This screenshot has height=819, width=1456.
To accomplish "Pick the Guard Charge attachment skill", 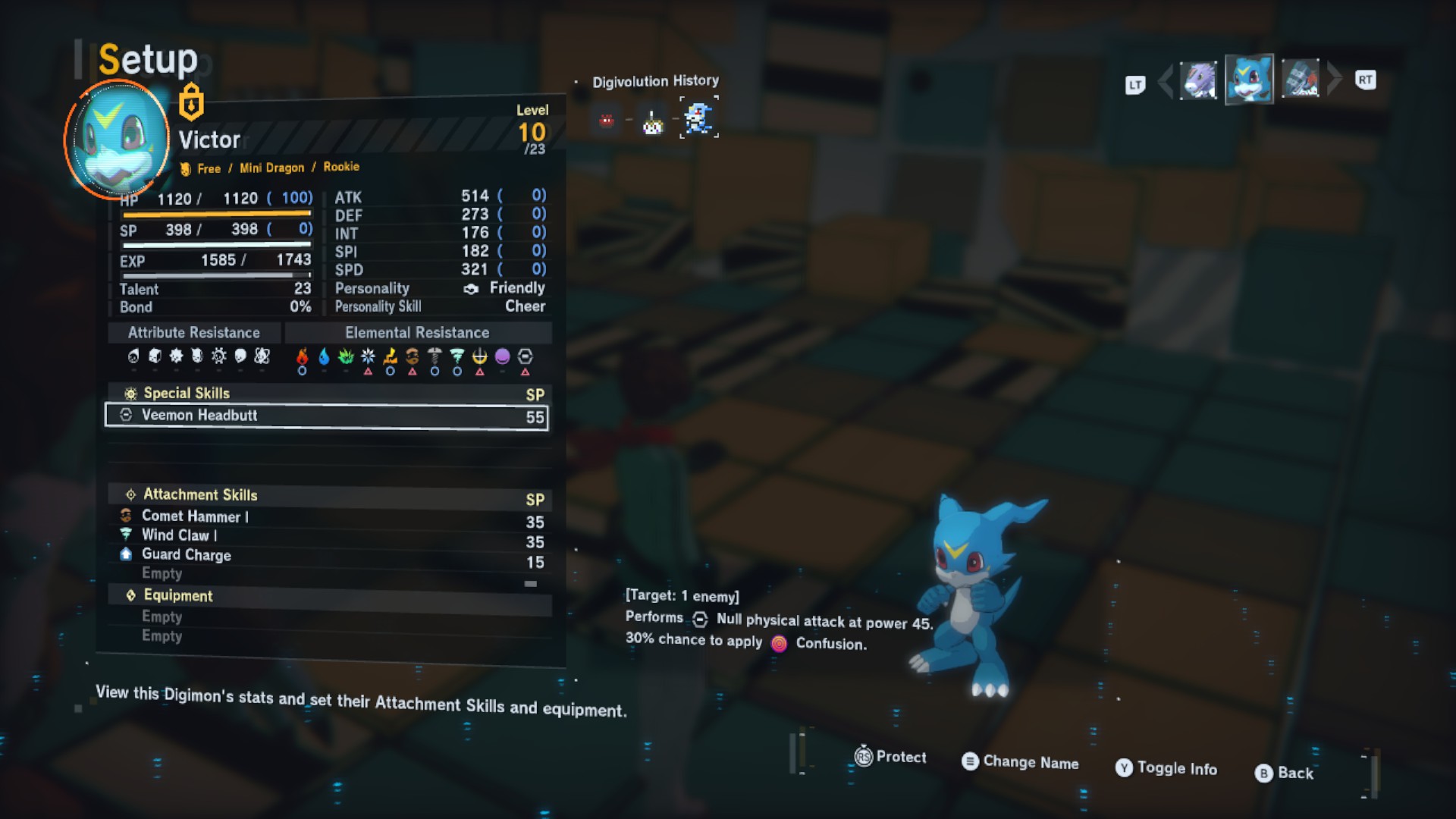I will (186, 555).
